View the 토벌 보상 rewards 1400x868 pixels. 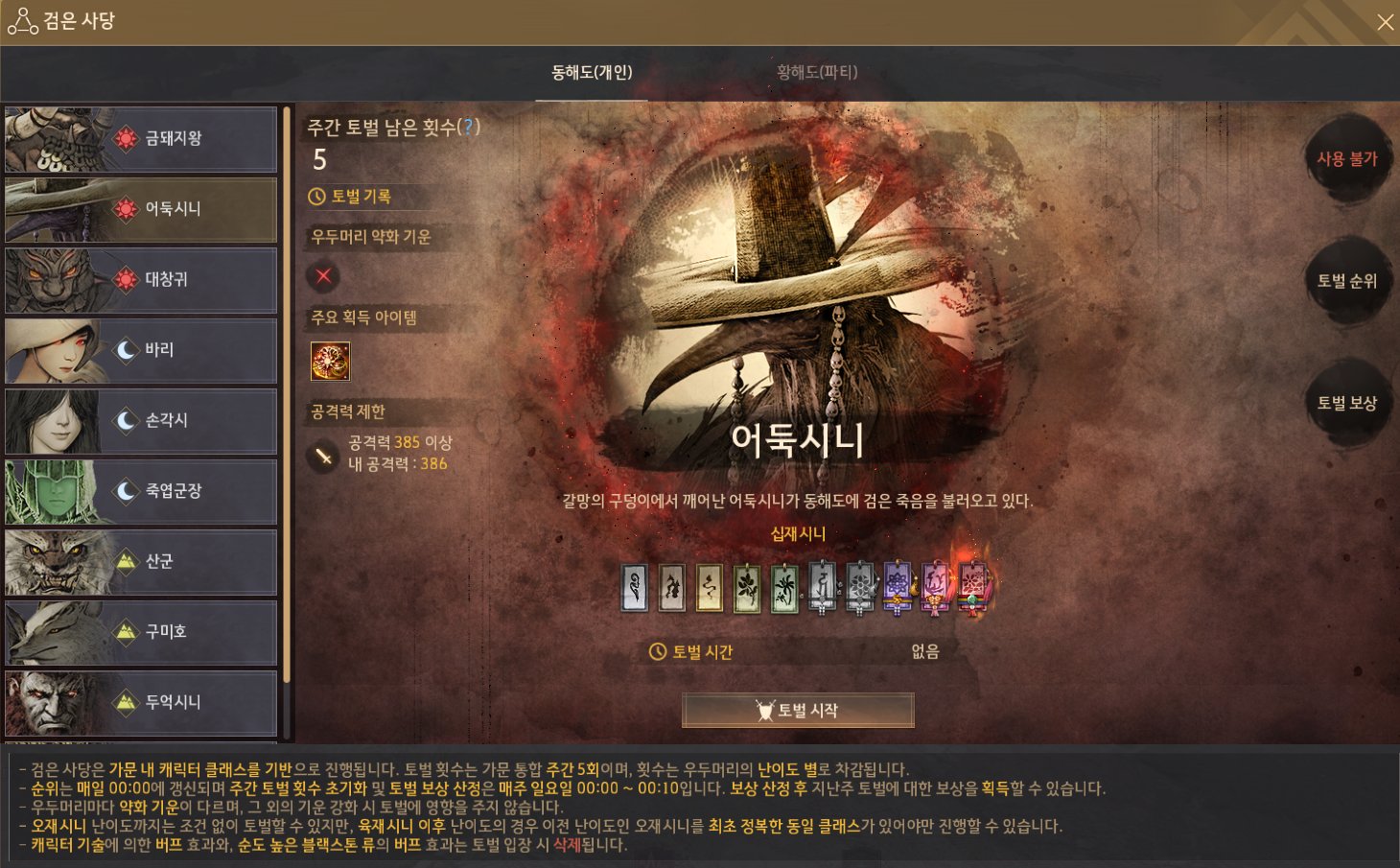click(1346, 403)
